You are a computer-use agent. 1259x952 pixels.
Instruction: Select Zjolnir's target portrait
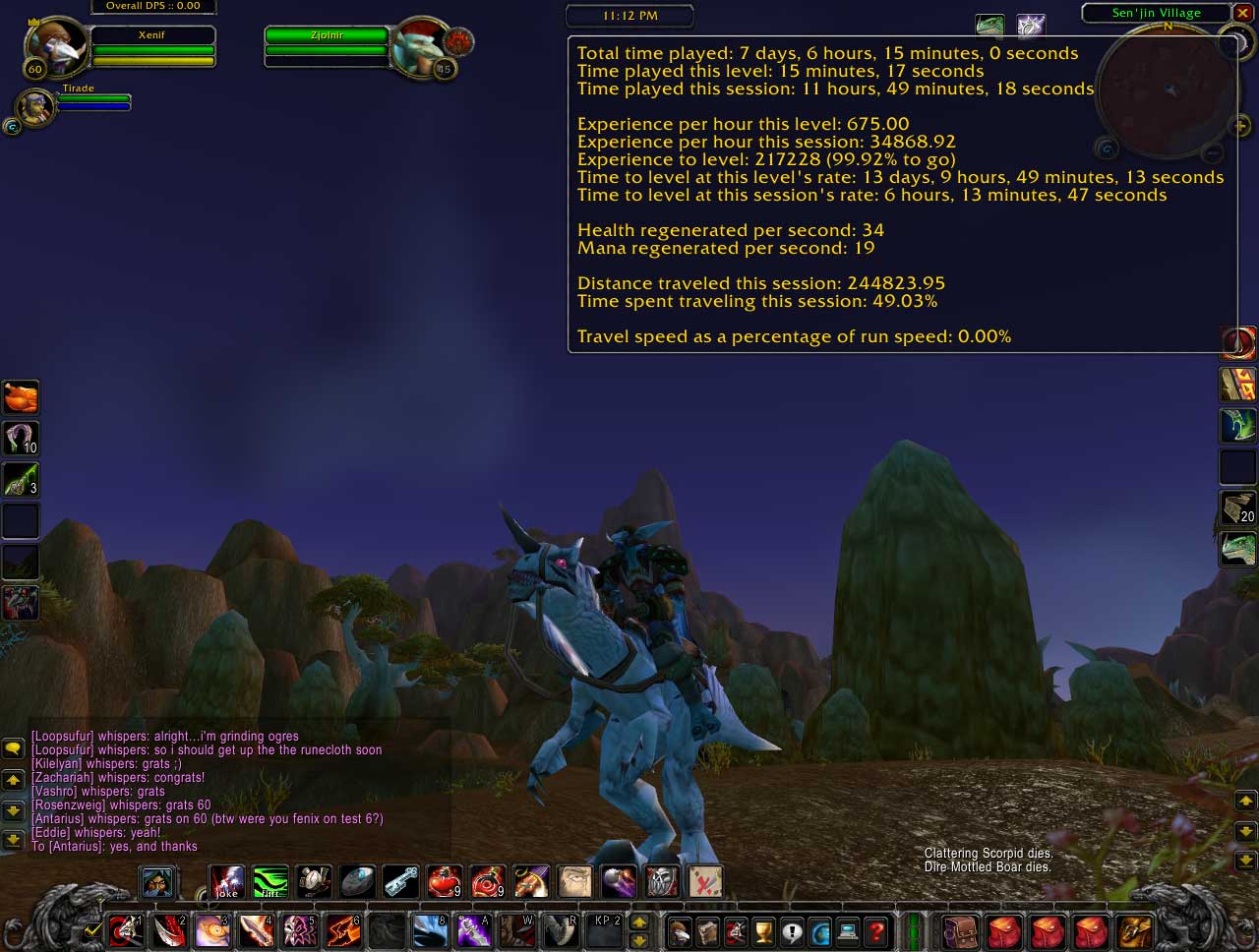tap(419, 44)
